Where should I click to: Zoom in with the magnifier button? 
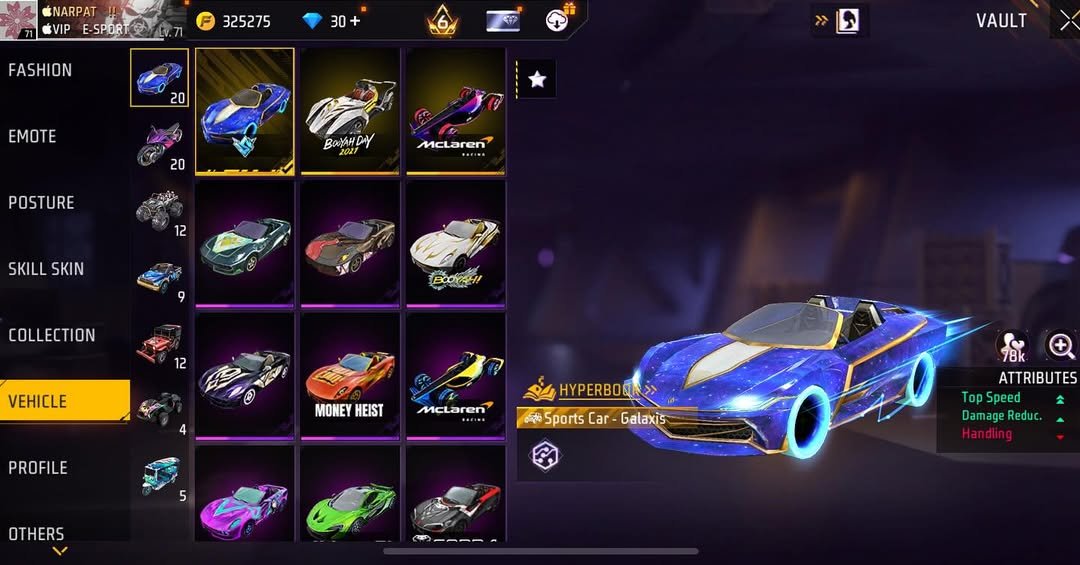click(1060, 346)
